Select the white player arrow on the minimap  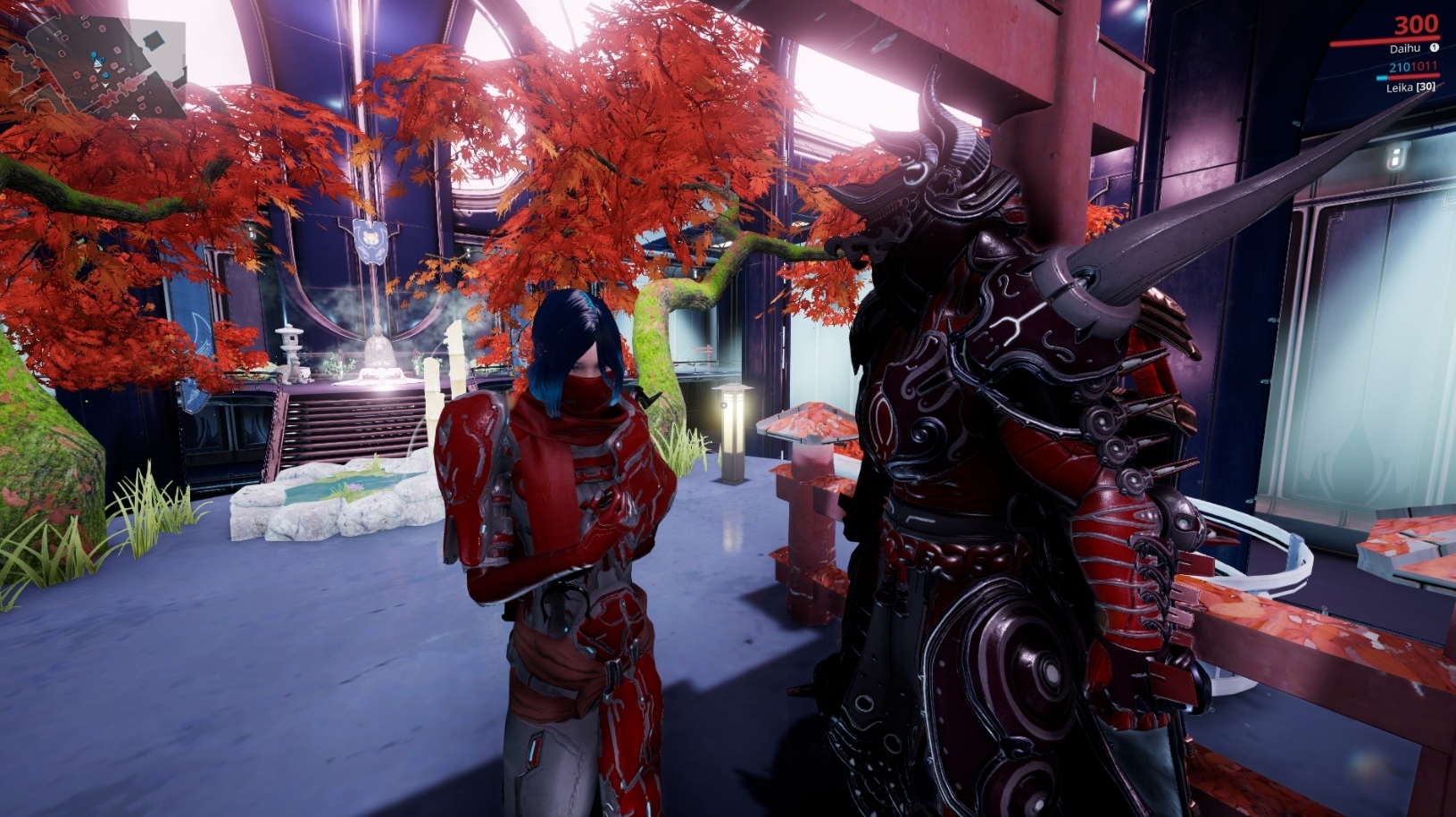click(96, 63)
